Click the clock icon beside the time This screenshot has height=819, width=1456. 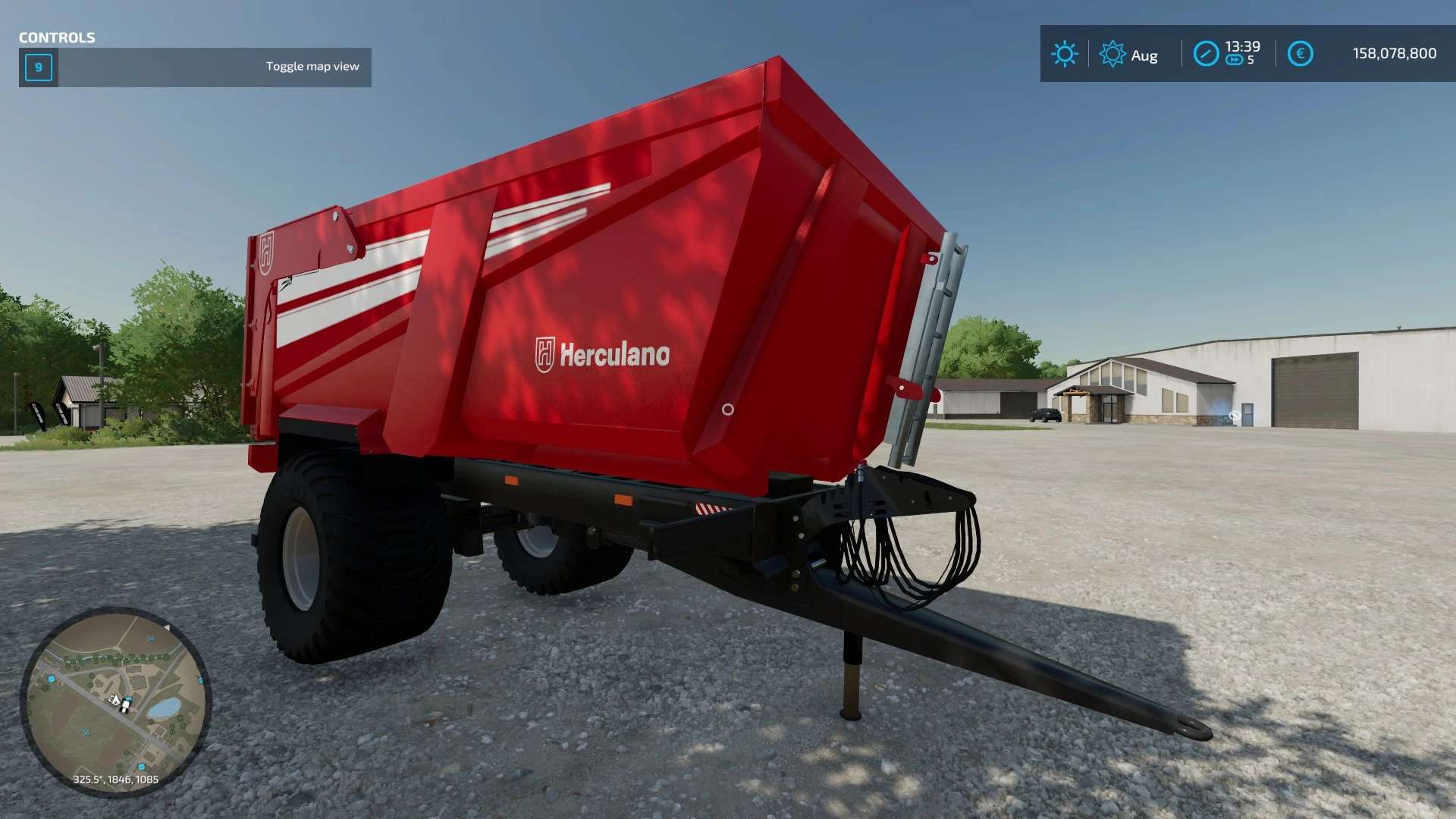point(1206,54)
